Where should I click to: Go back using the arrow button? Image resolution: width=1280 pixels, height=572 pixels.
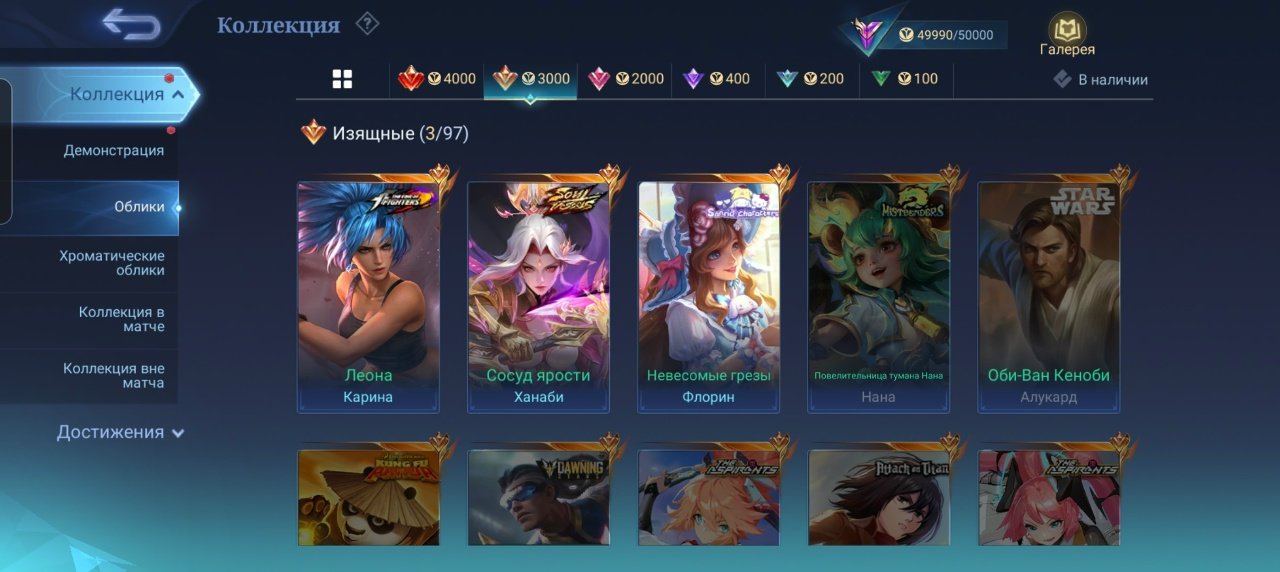tap(131, 24)
